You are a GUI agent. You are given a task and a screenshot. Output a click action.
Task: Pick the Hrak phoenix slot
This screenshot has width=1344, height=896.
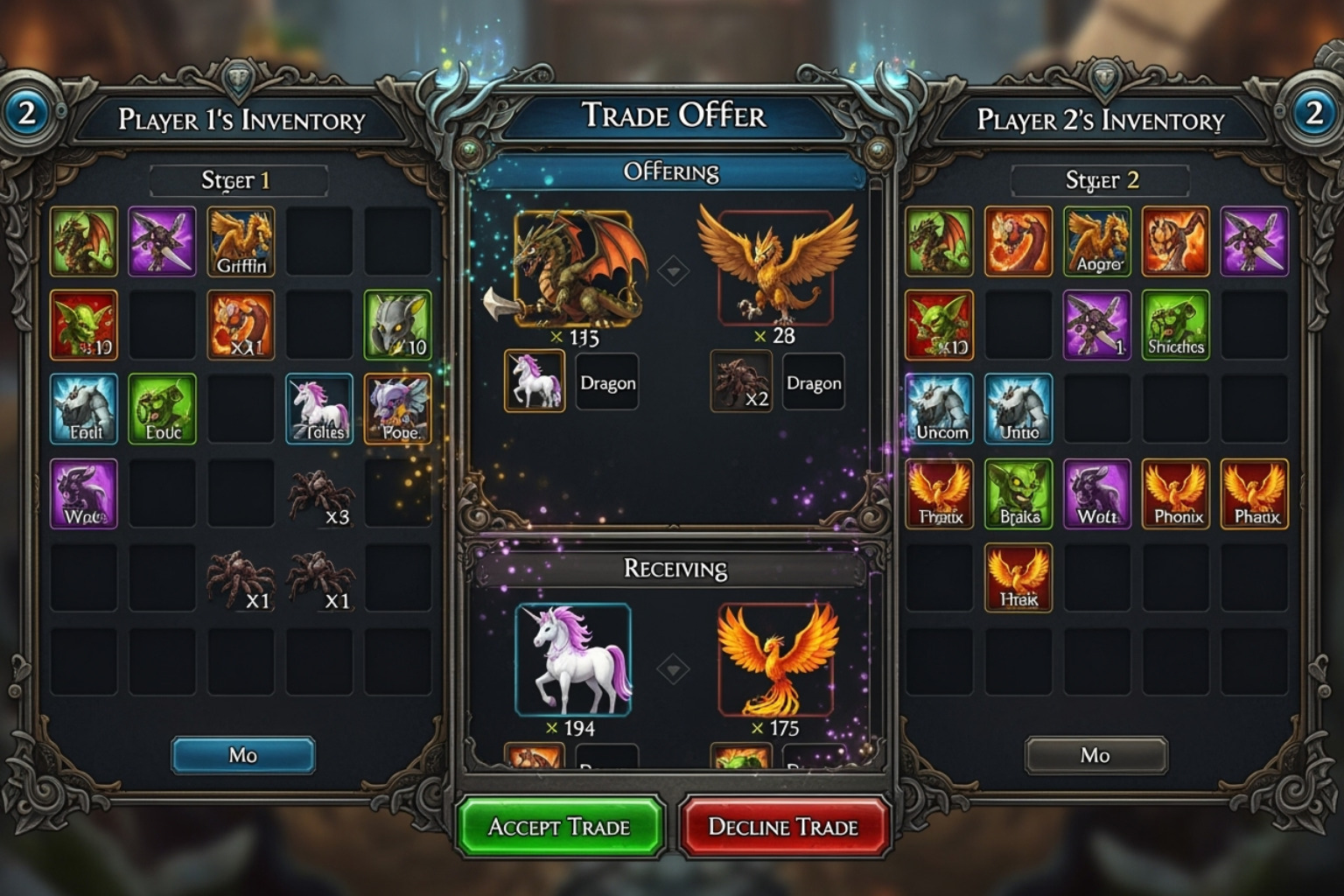click(x=1018, y=577)
